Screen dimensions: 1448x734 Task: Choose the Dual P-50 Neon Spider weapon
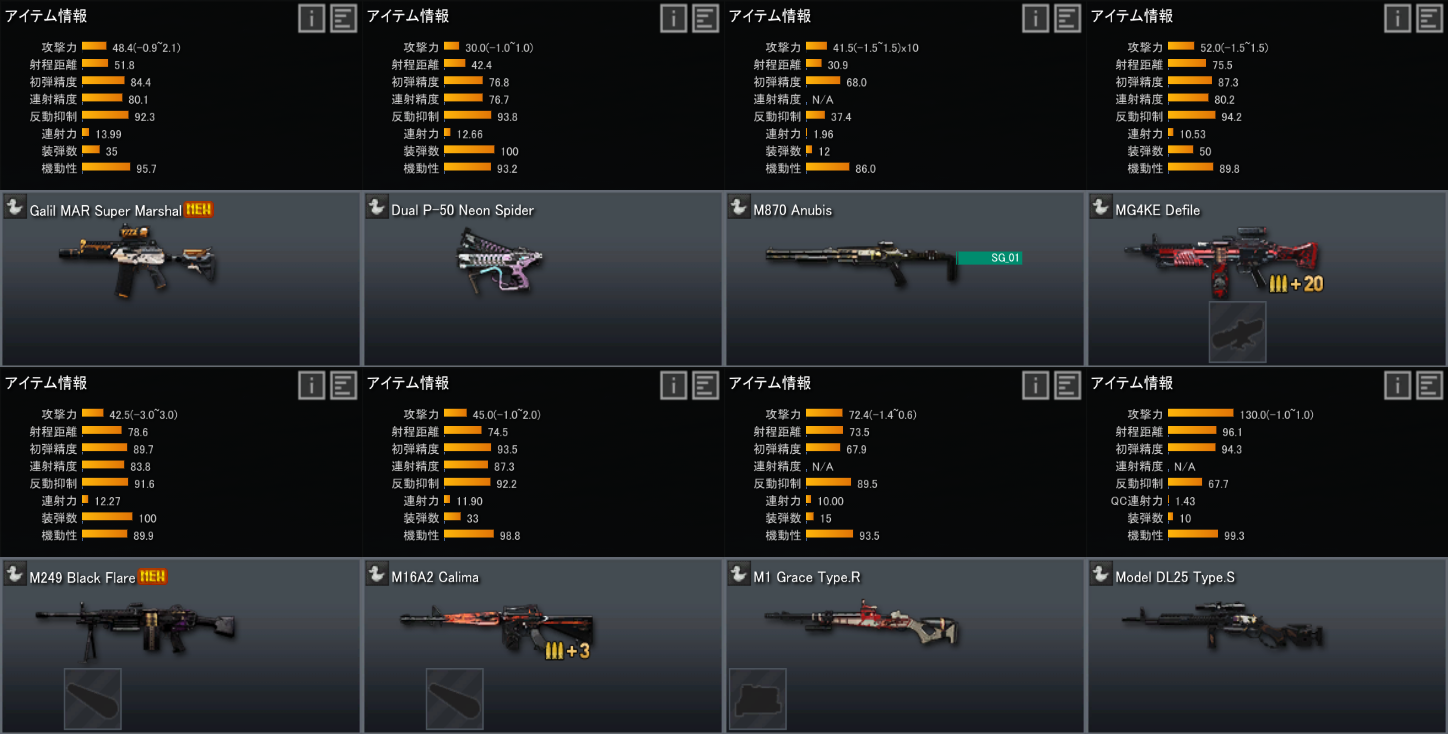[x=542, y=280]
